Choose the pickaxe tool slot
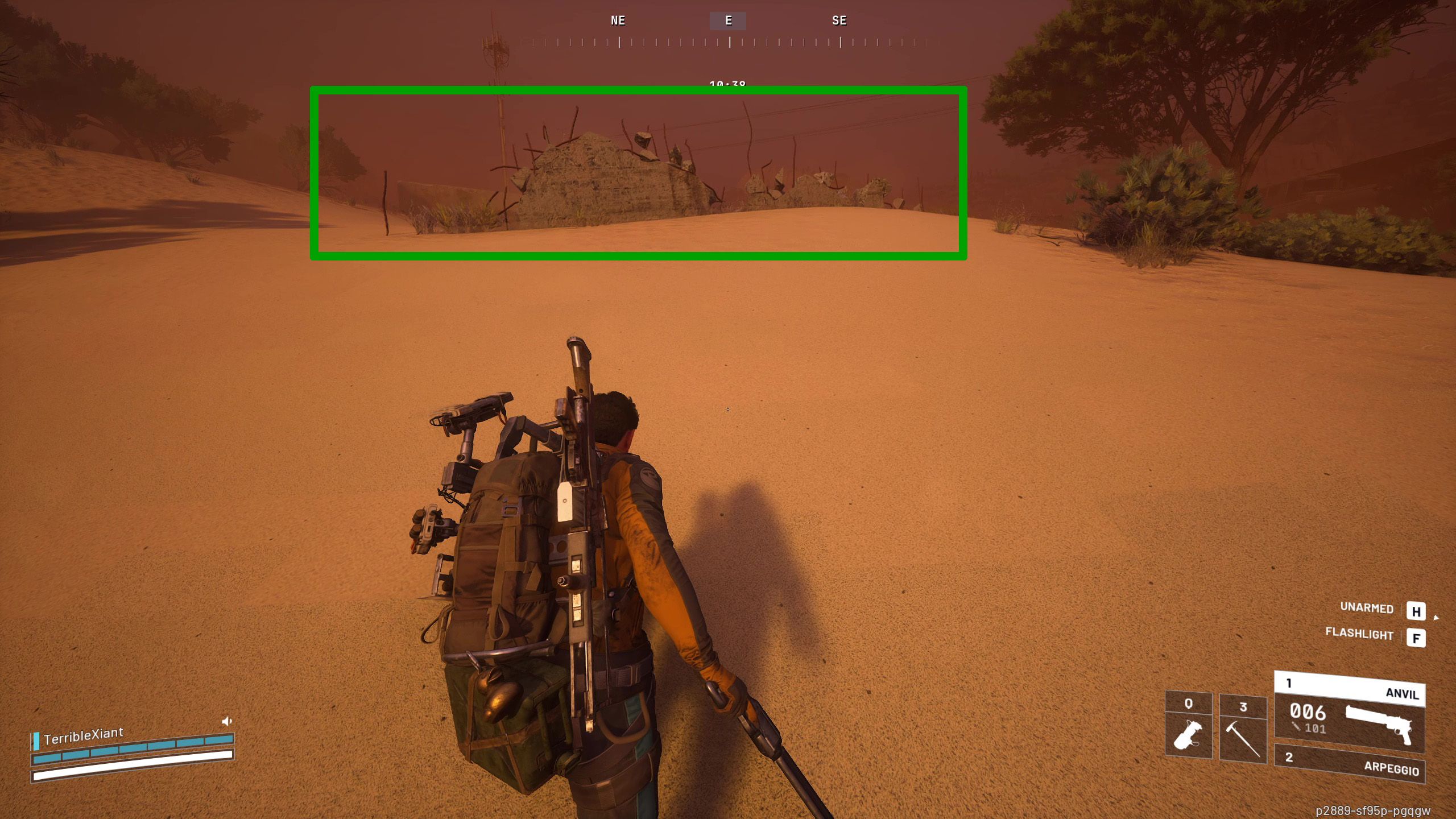The height and width of the screenshot is (819, 1456). pyautogui.click(x=1243, y=729)
